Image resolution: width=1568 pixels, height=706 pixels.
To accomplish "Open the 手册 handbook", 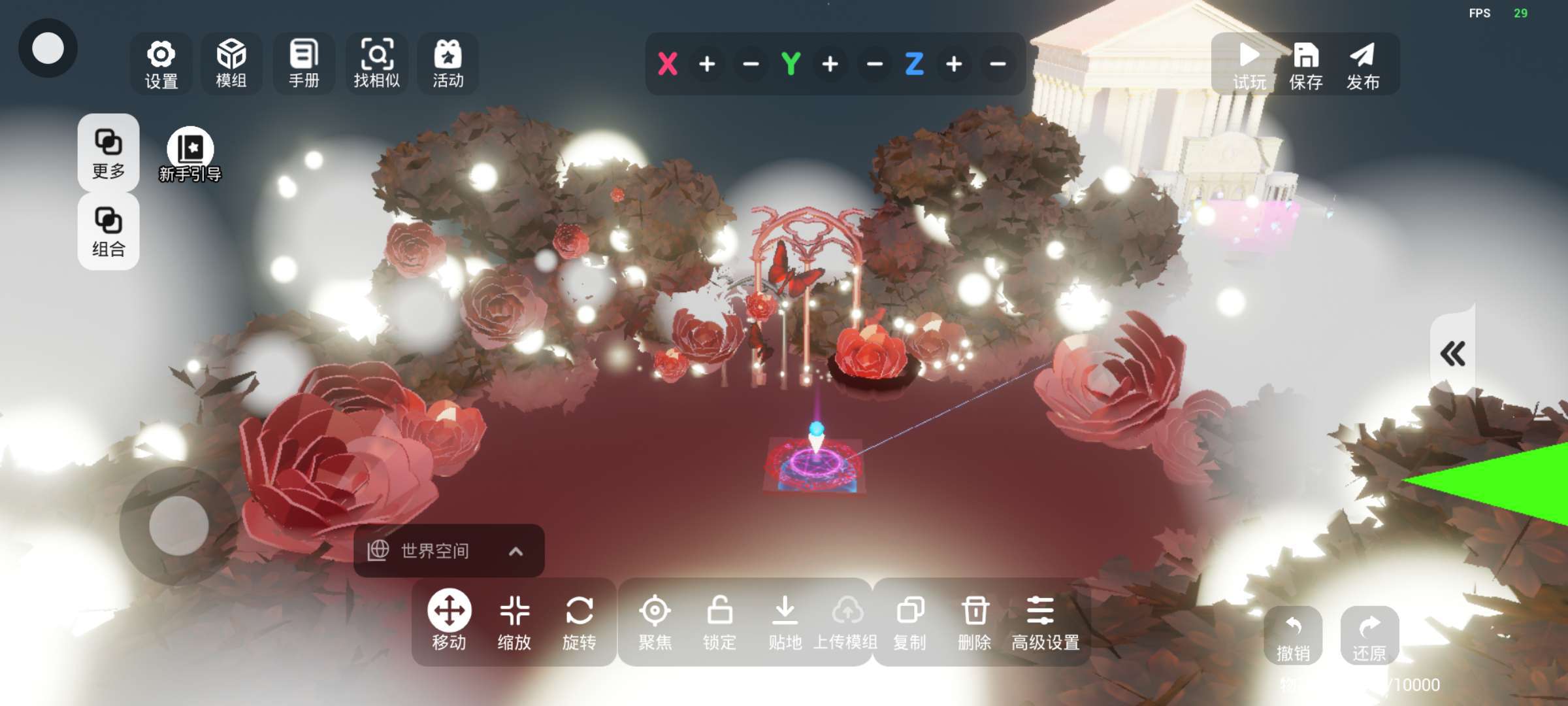I will coord(304,64).
